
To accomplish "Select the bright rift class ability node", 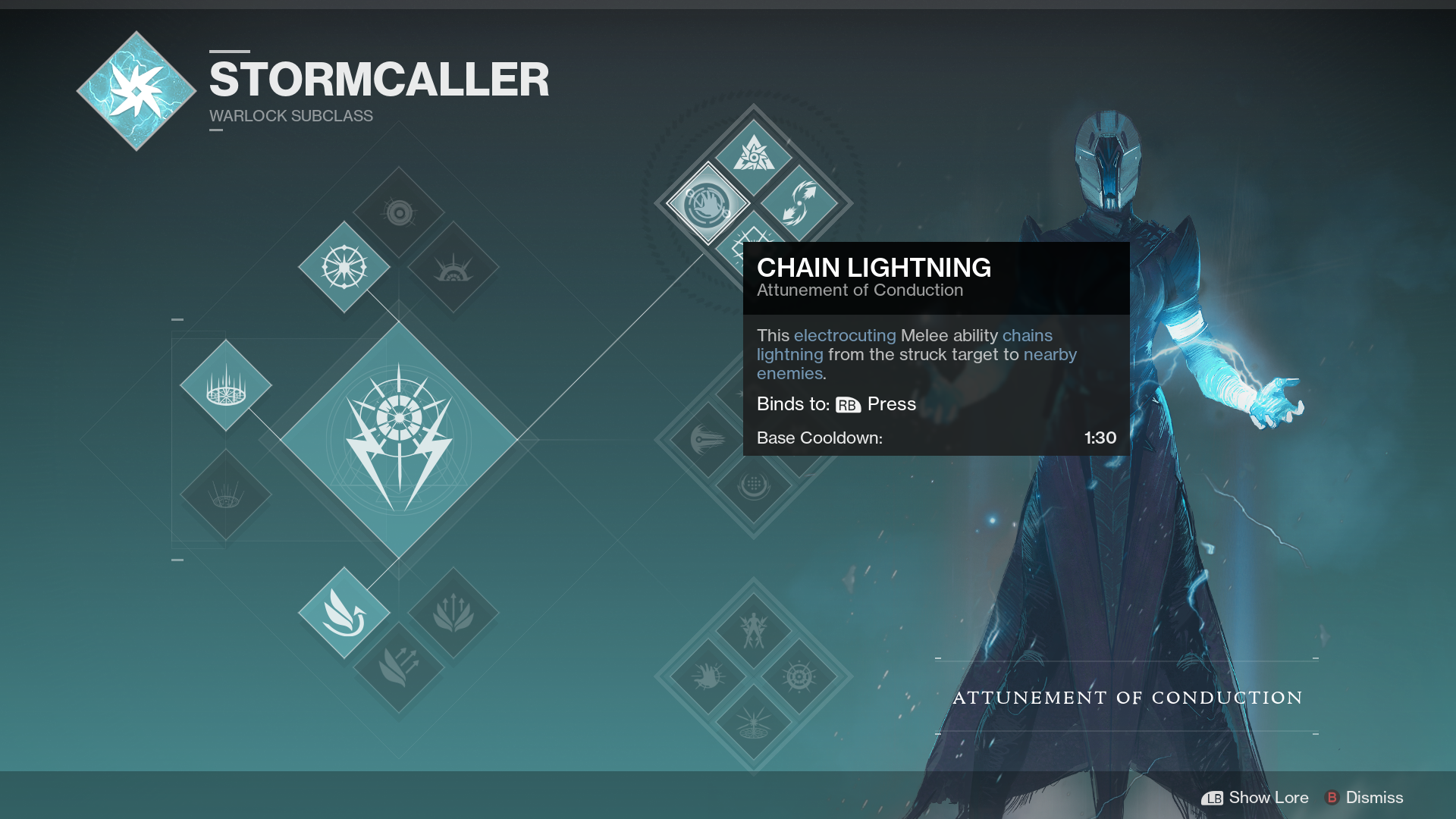I will 226,385.
